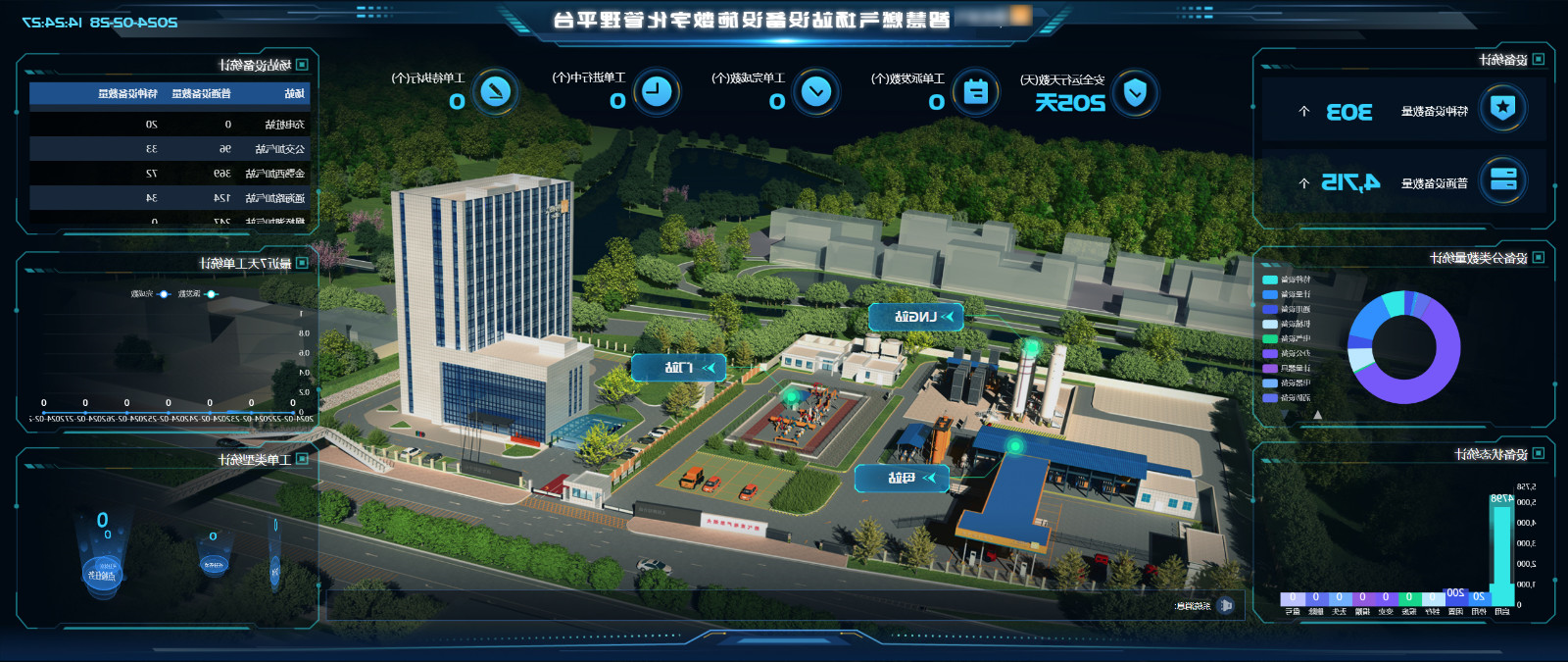Select the 充电桩站 table row
The image size is (1568, 662).
[x=169, y=125]
